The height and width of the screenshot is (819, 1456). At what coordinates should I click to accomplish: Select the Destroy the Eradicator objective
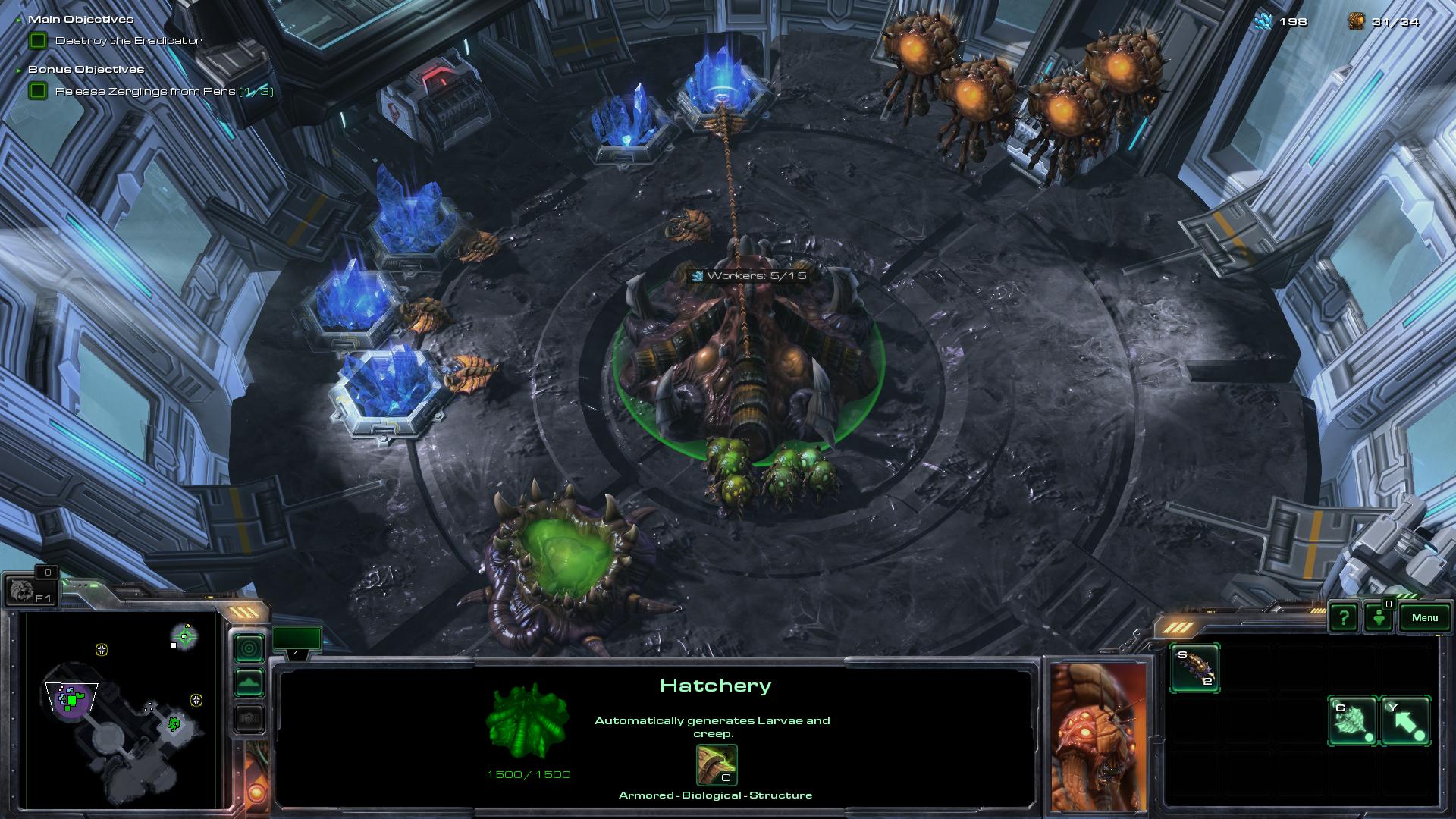tap(128, 41)
